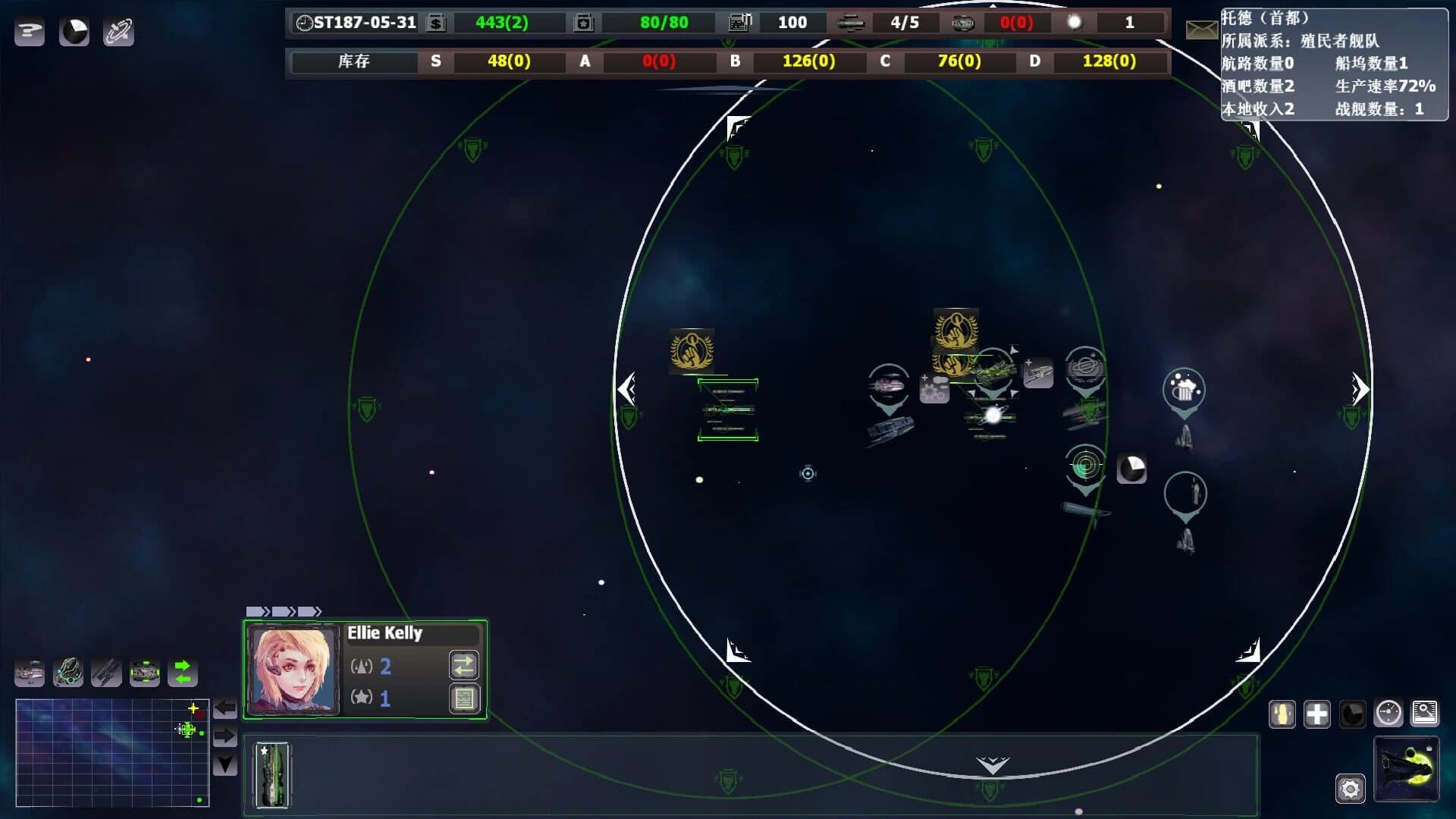Viewport: 1456px width, 819px height.
Task: Click the medical cross icon near bottom right
Action: (x=1317, y=714)
